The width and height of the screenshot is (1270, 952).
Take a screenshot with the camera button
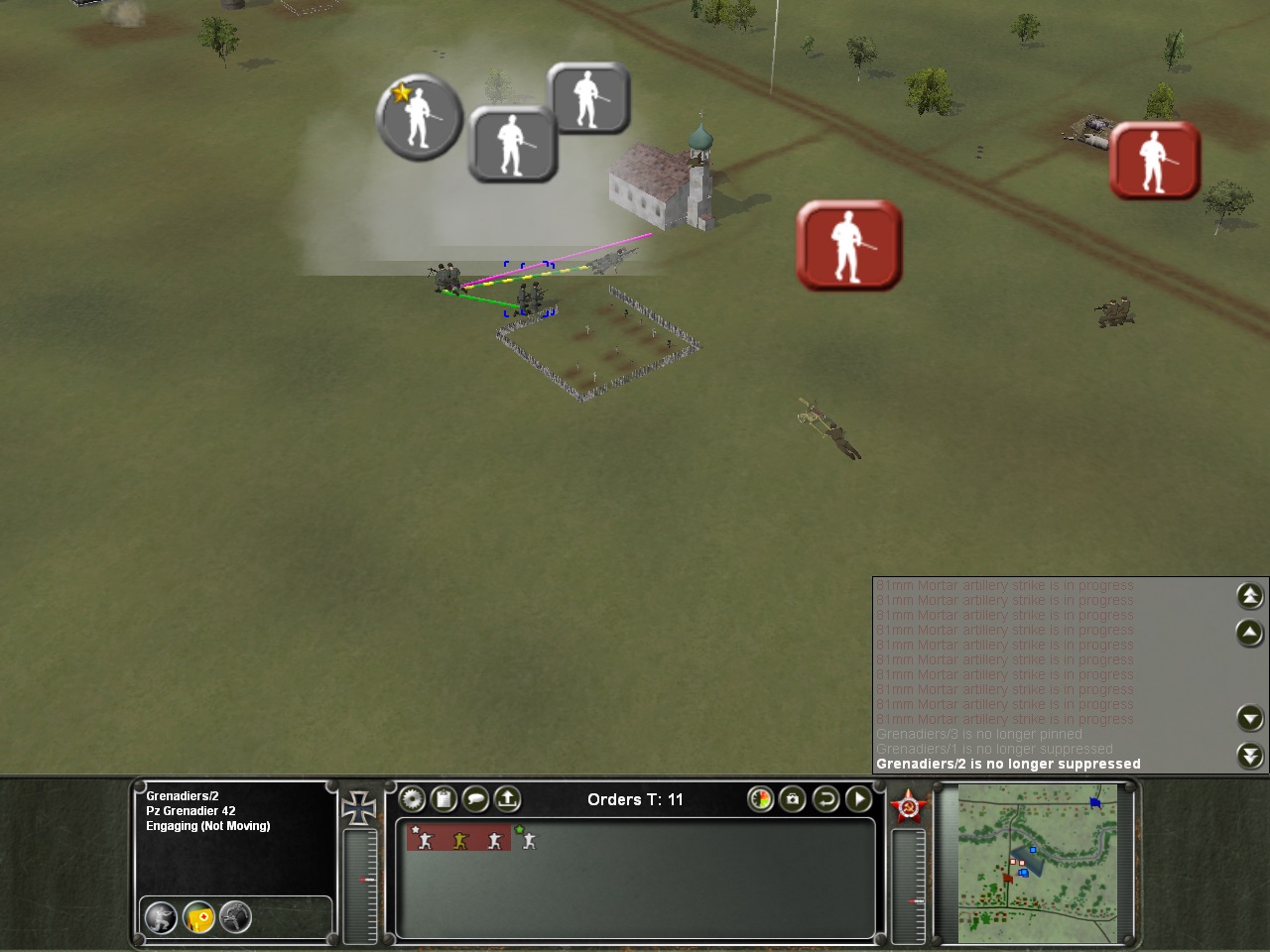792,799
